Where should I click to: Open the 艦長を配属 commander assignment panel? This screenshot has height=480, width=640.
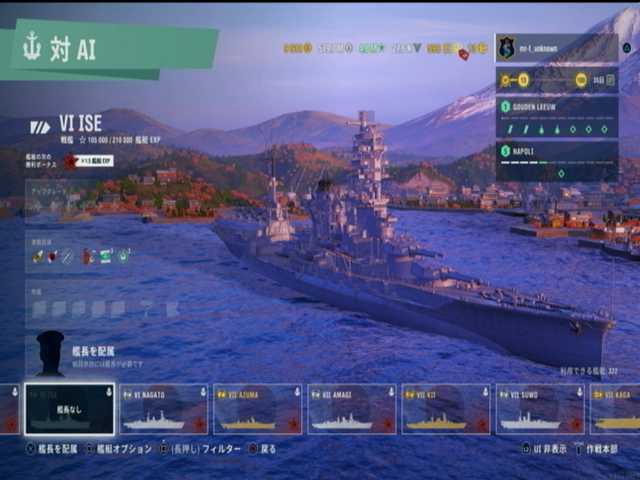coord(90,354)
